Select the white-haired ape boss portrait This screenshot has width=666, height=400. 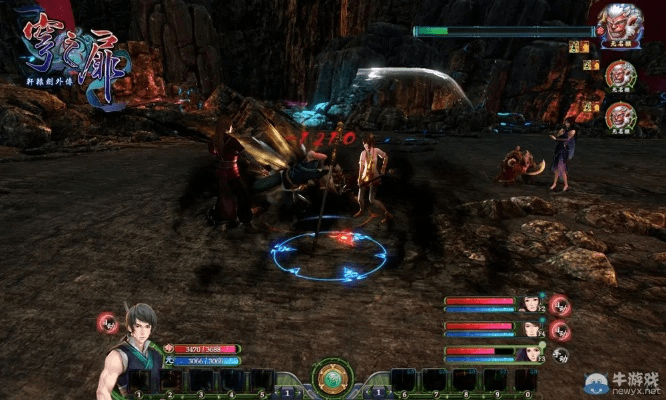pyautogui.click(x=620, y=21)
